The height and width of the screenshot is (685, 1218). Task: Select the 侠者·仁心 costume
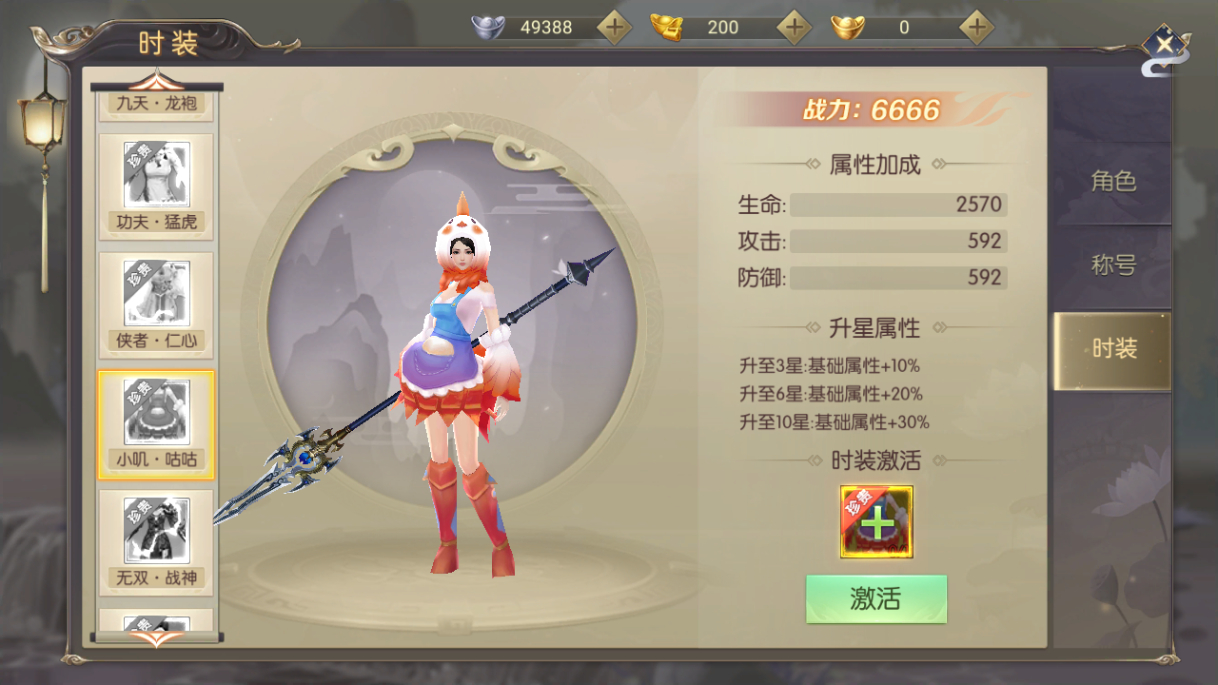[x=156, y=305]
